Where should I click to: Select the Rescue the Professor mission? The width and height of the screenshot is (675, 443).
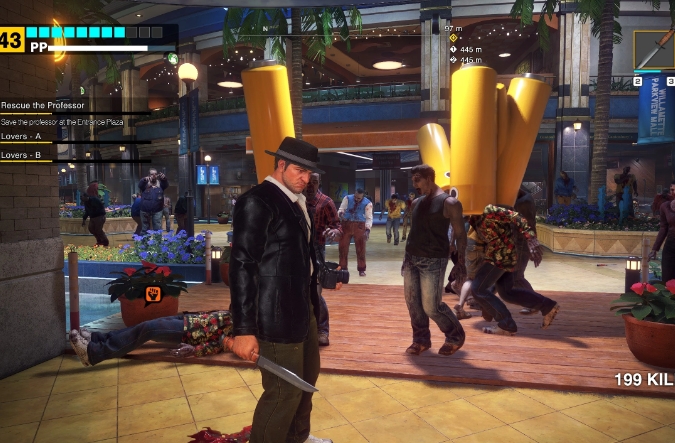[40, 105]
